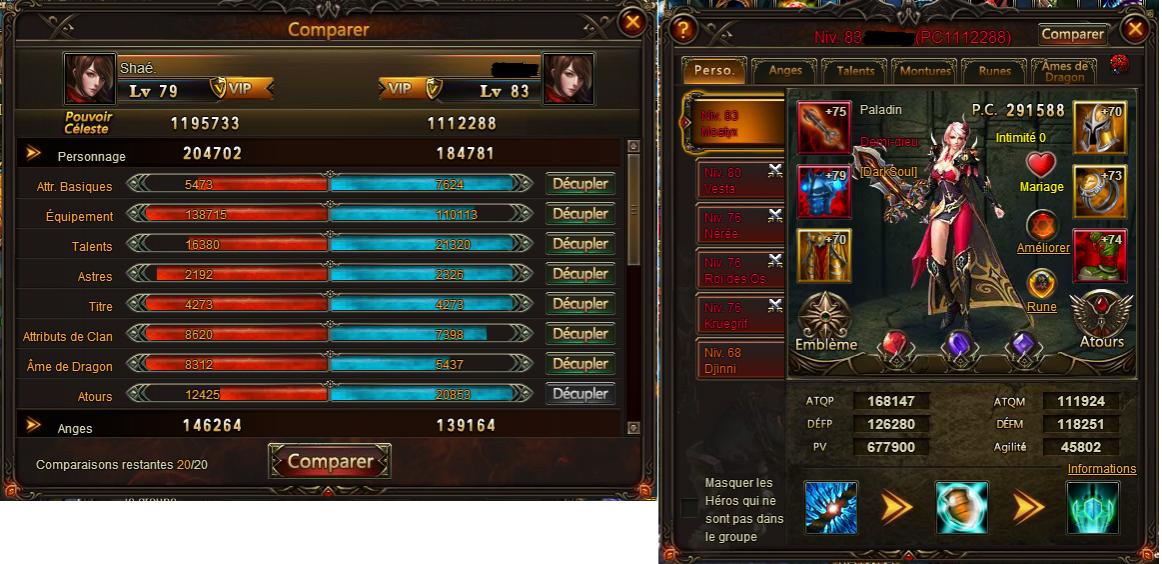
Task: Switch to the Talents tab
Action: tap(855, 71)
